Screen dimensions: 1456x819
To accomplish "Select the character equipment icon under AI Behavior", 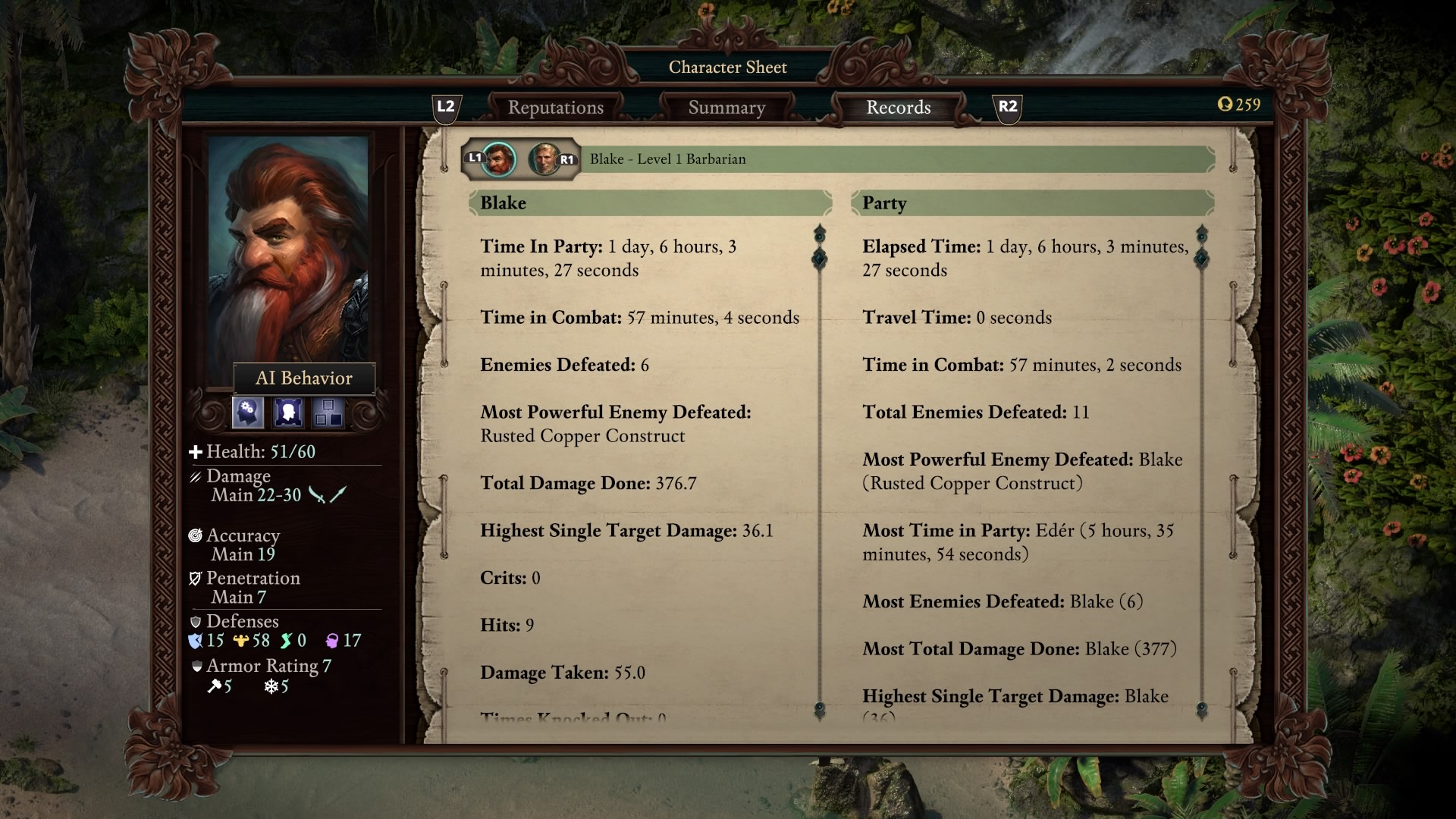I will [287, 413].
